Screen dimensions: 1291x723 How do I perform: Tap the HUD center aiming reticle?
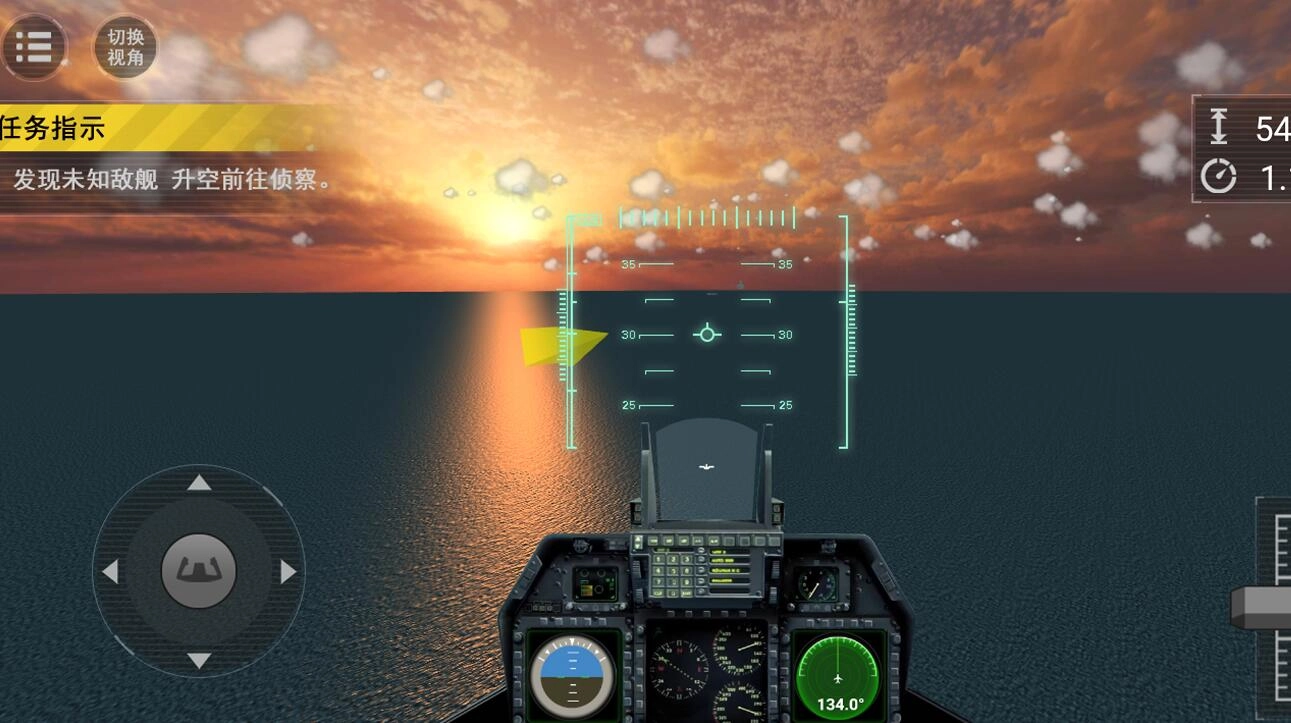(x=708, y=334)
